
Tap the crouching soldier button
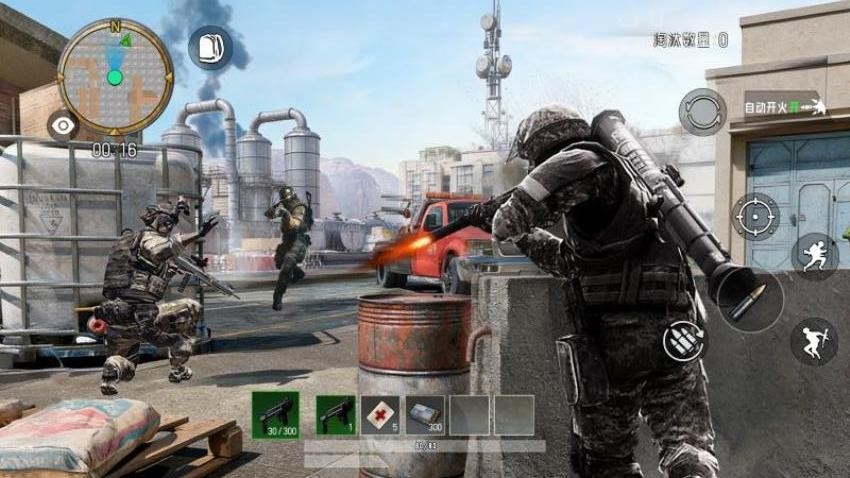(813, 341)
